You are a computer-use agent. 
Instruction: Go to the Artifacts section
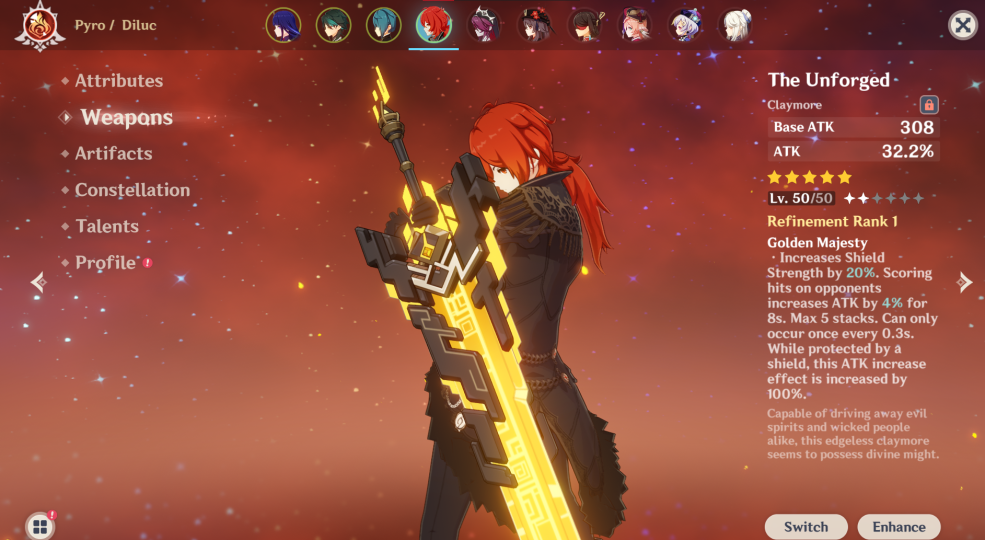113,154
